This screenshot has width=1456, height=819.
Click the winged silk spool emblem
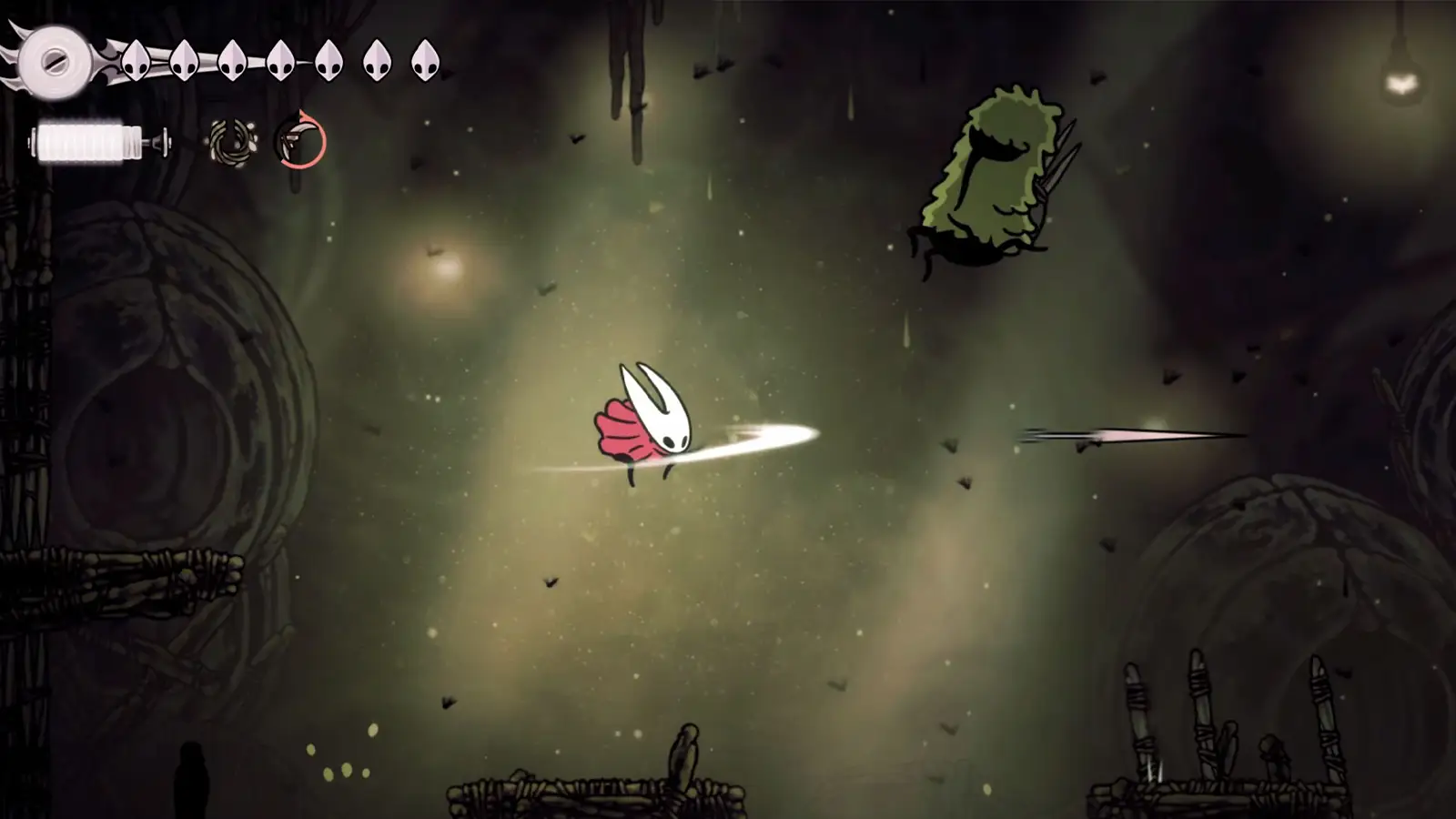[56, 62]
